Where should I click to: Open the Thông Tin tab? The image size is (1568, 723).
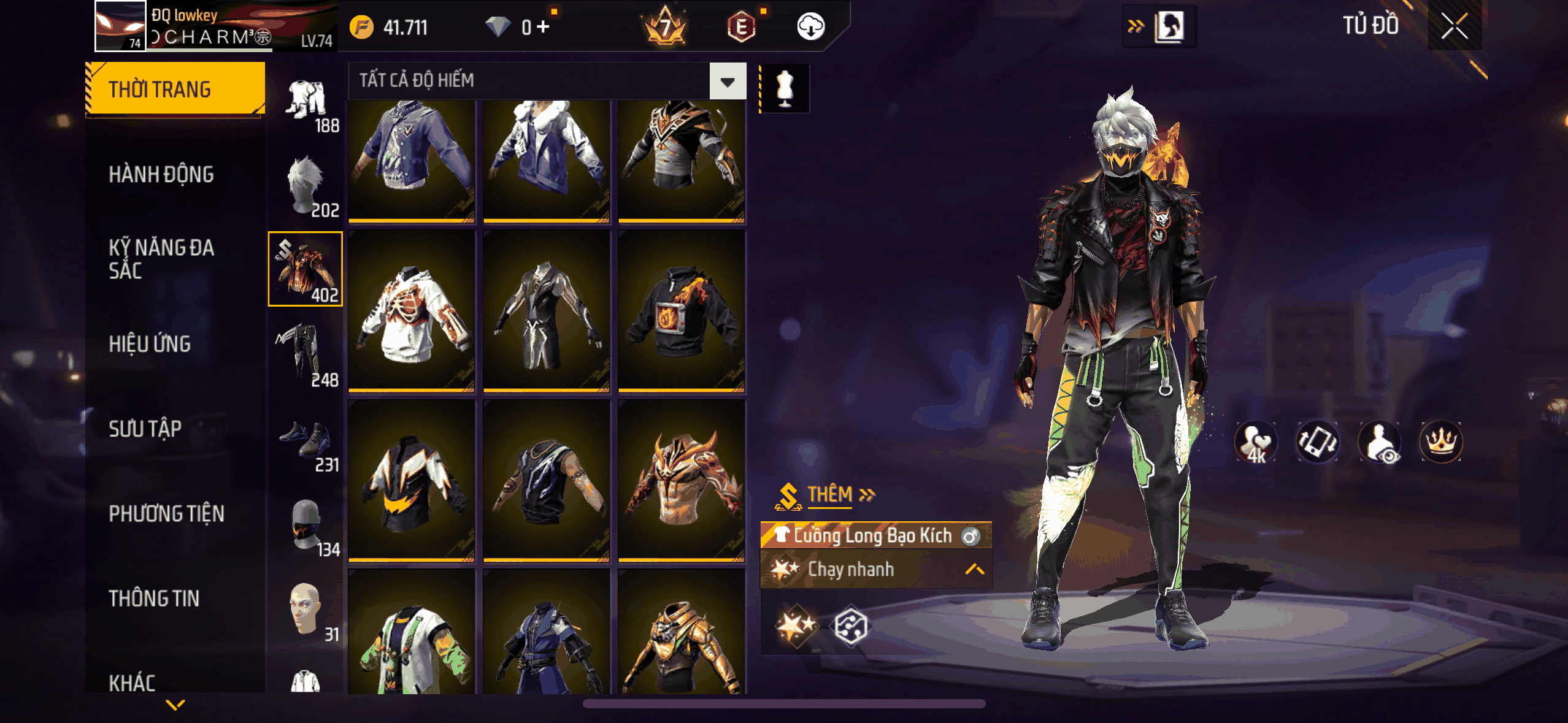coord(154,599)
